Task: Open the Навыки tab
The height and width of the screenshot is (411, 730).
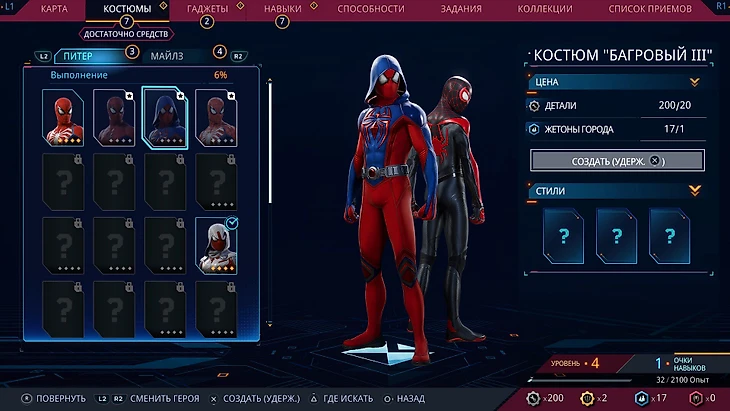Action: click(x=282, y=9)
